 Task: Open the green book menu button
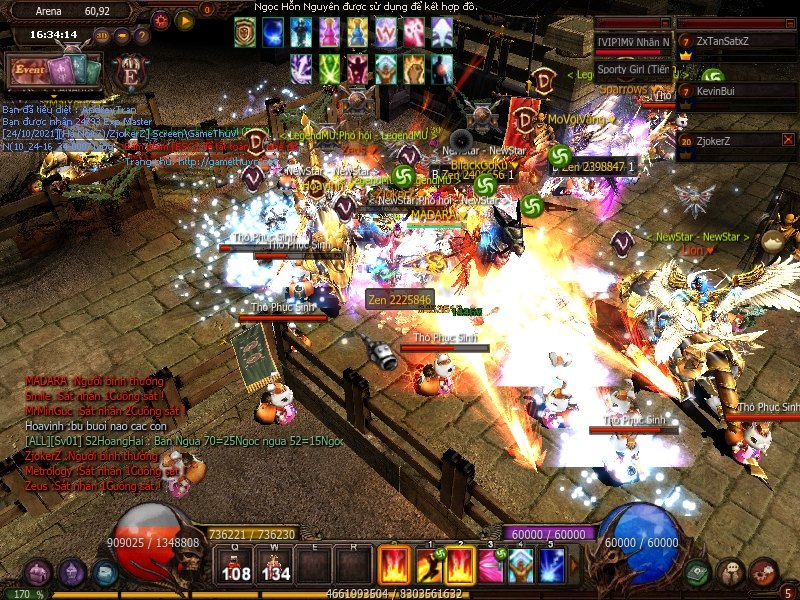(x=697, y=572)
